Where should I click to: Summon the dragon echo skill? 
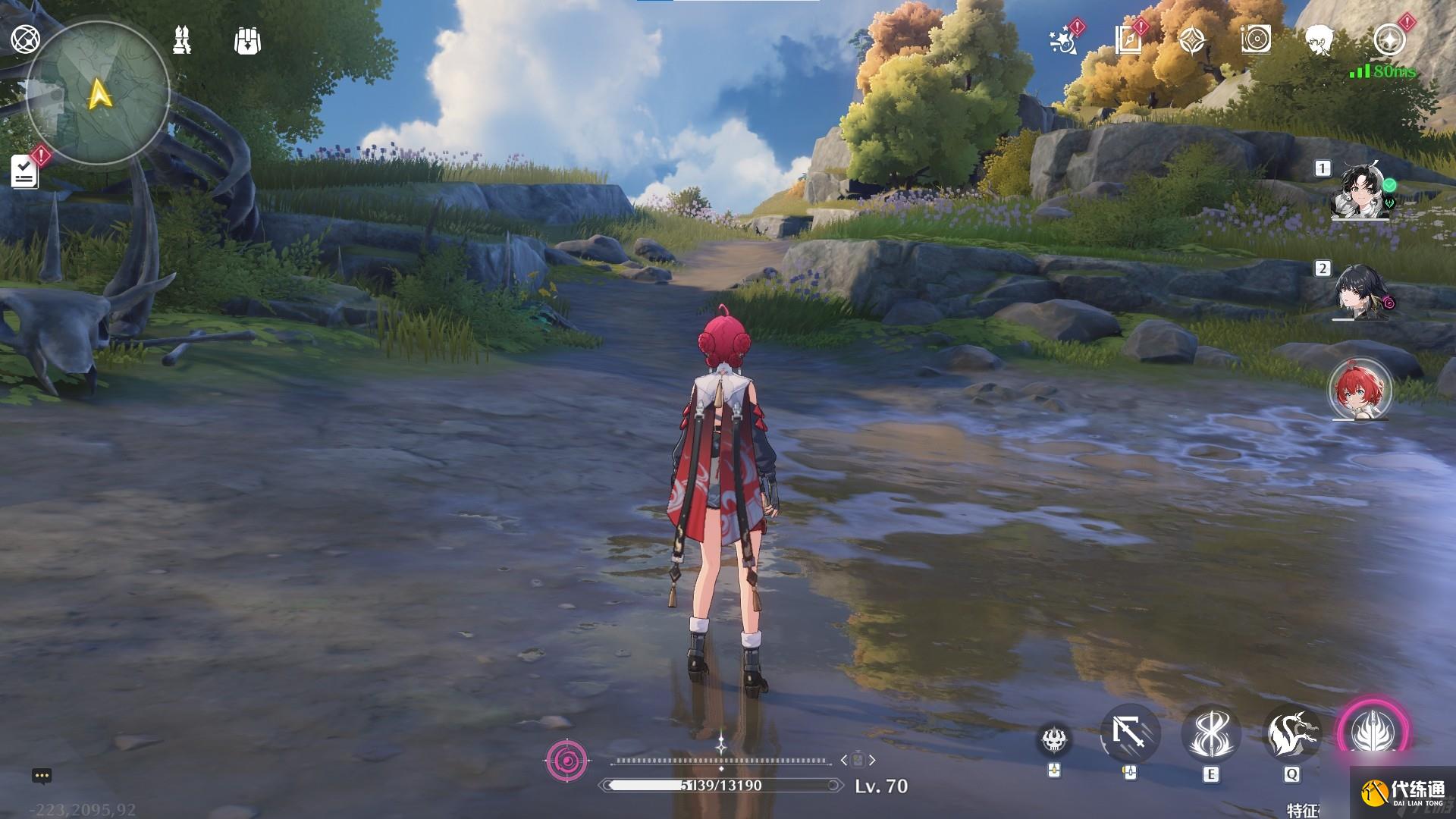(1291, 734)
